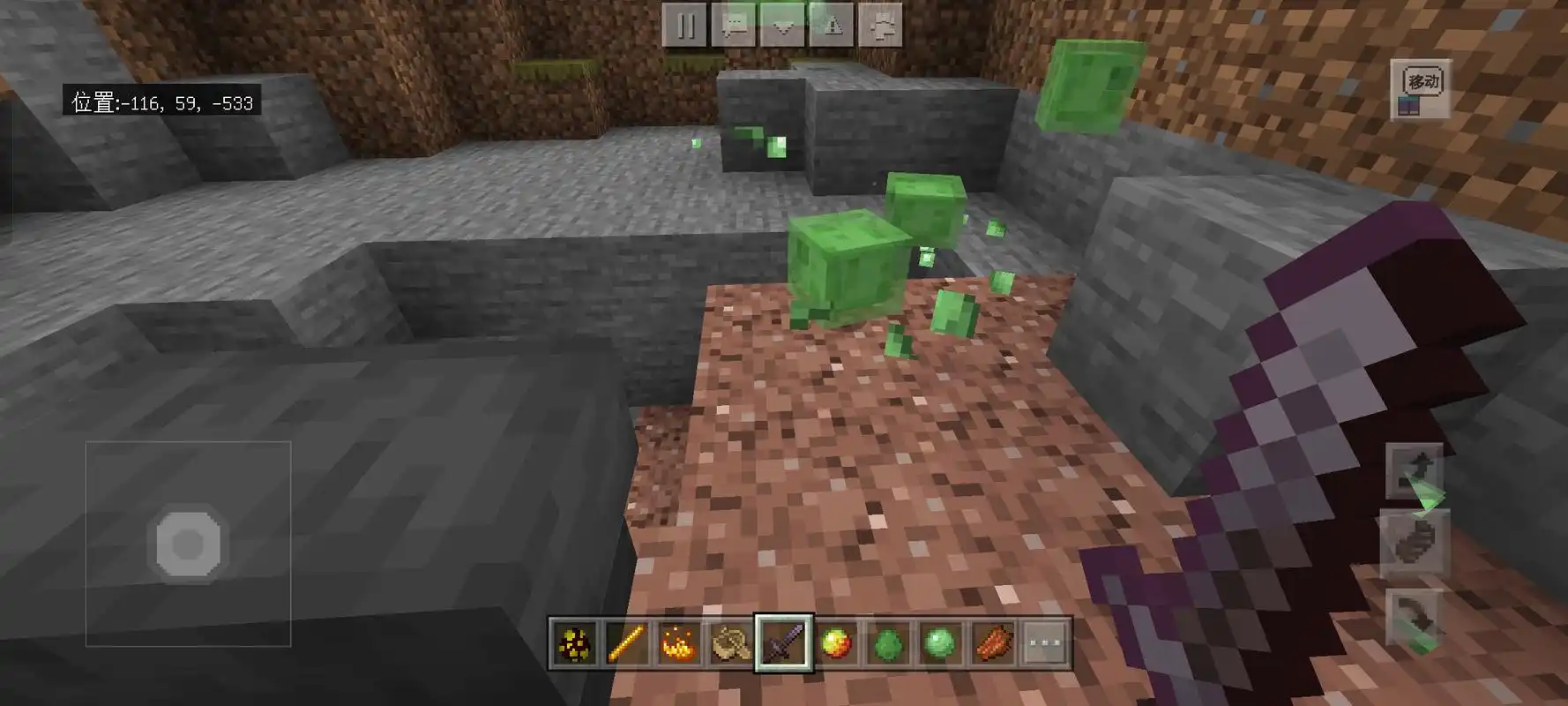The height and width of the screenshot is (706, 1568).
Task: Tap the curved down-arrow button
Action: click(x=1414, y=617)
